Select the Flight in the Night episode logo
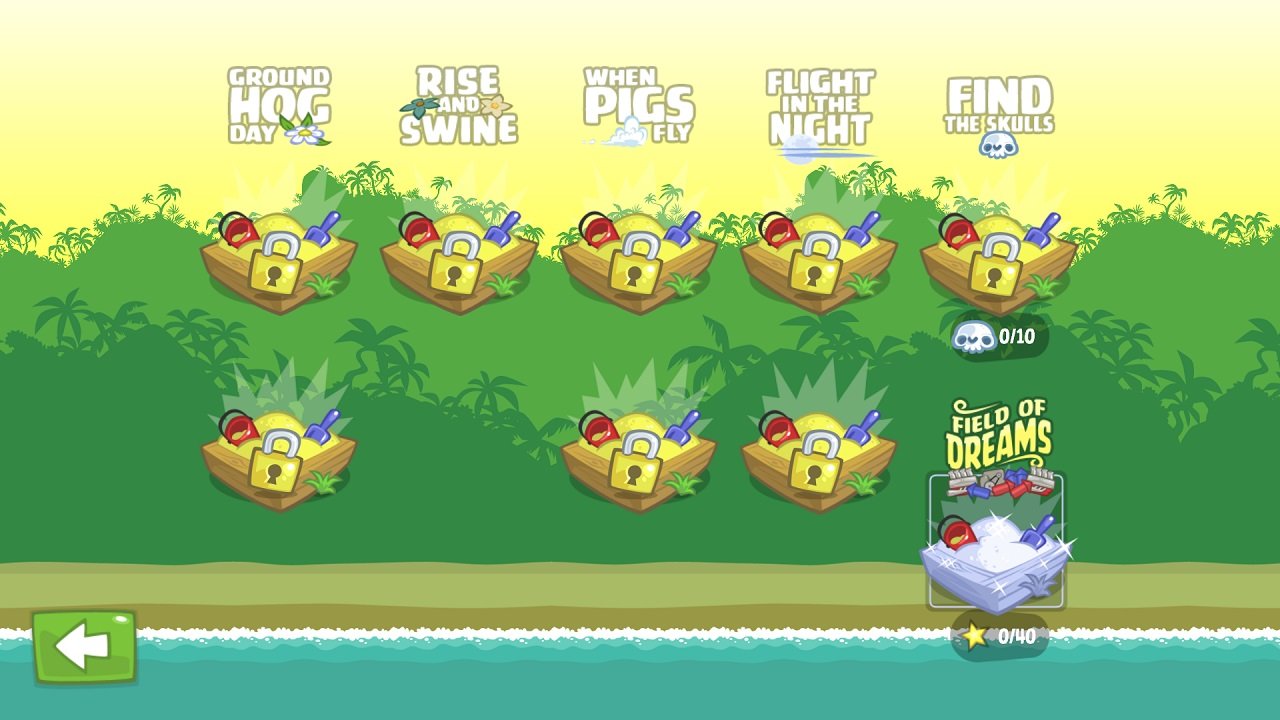 [818, 105]
